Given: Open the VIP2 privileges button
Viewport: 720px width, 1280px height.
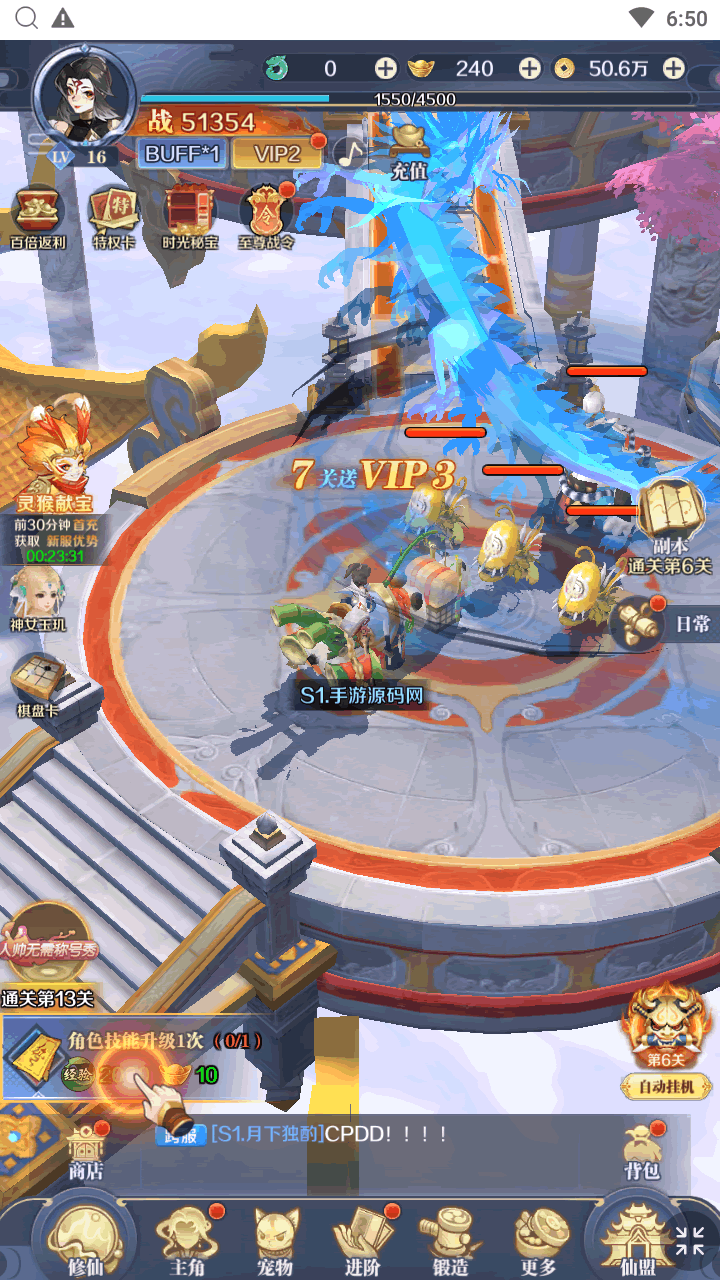Looking at the screenshot, I should click(x=277, y=153).
